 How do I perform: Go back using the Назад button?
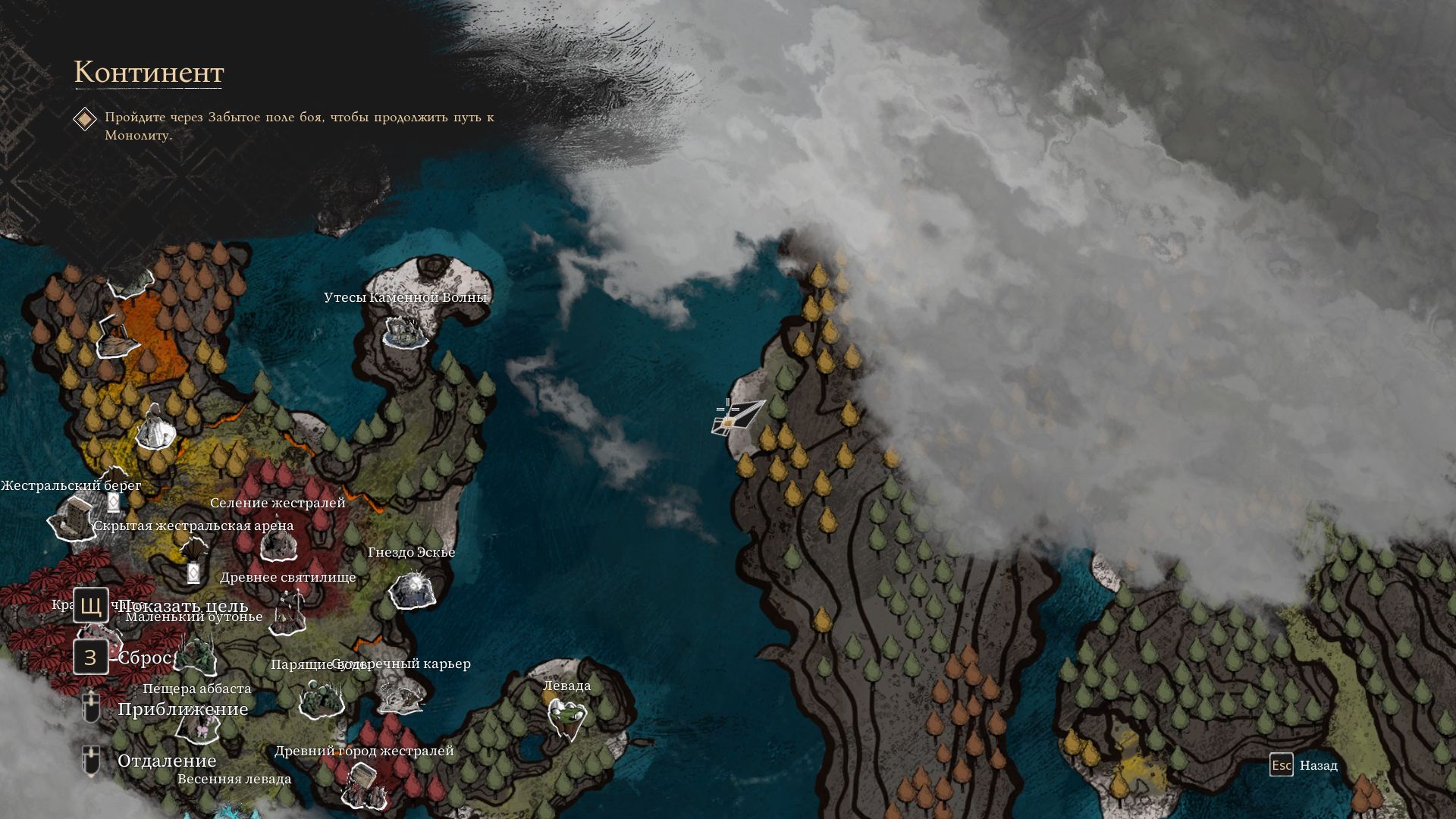[1304, 765]
